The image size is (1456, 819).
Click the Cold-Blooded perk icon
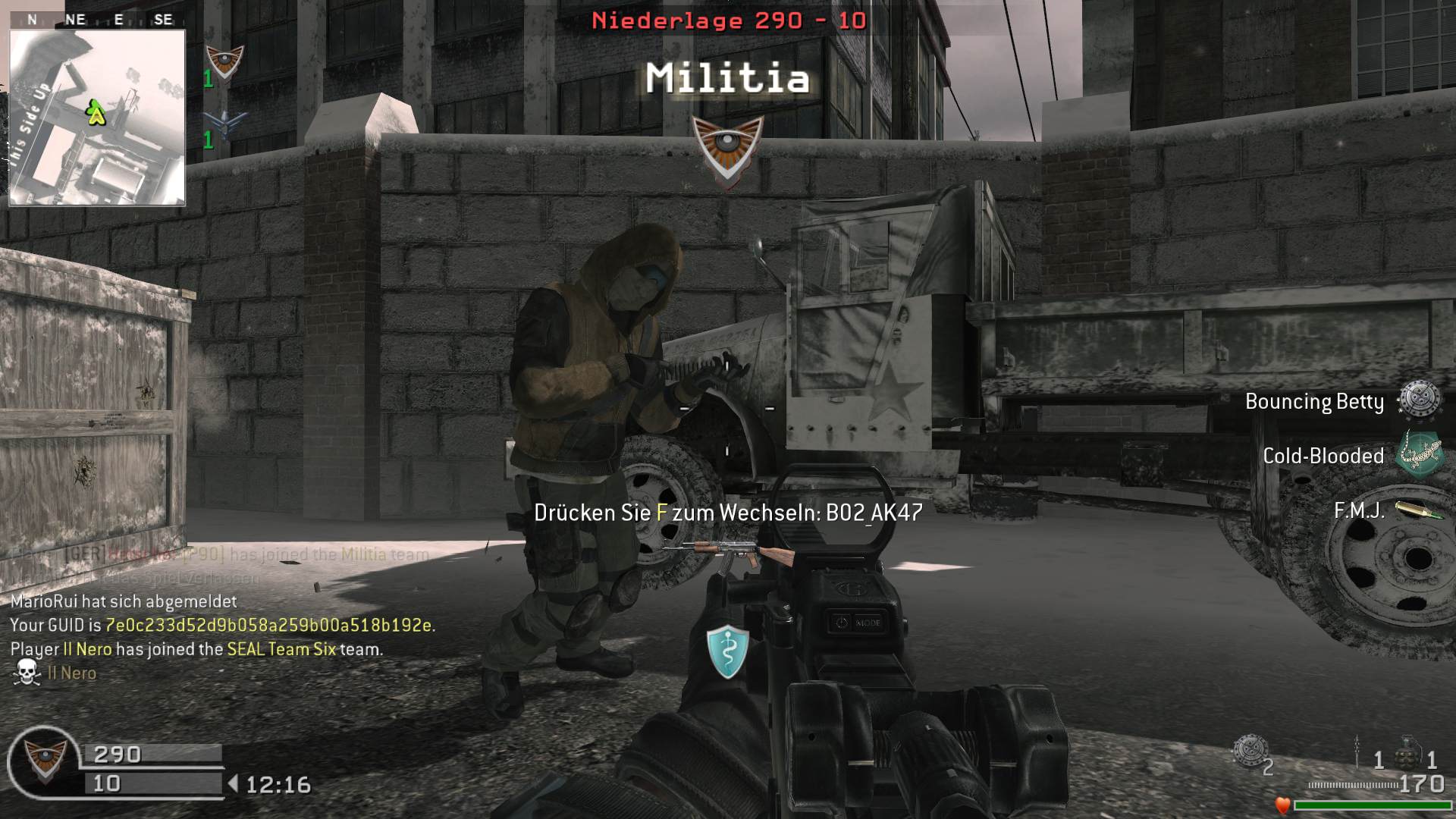click(1420, 454)
